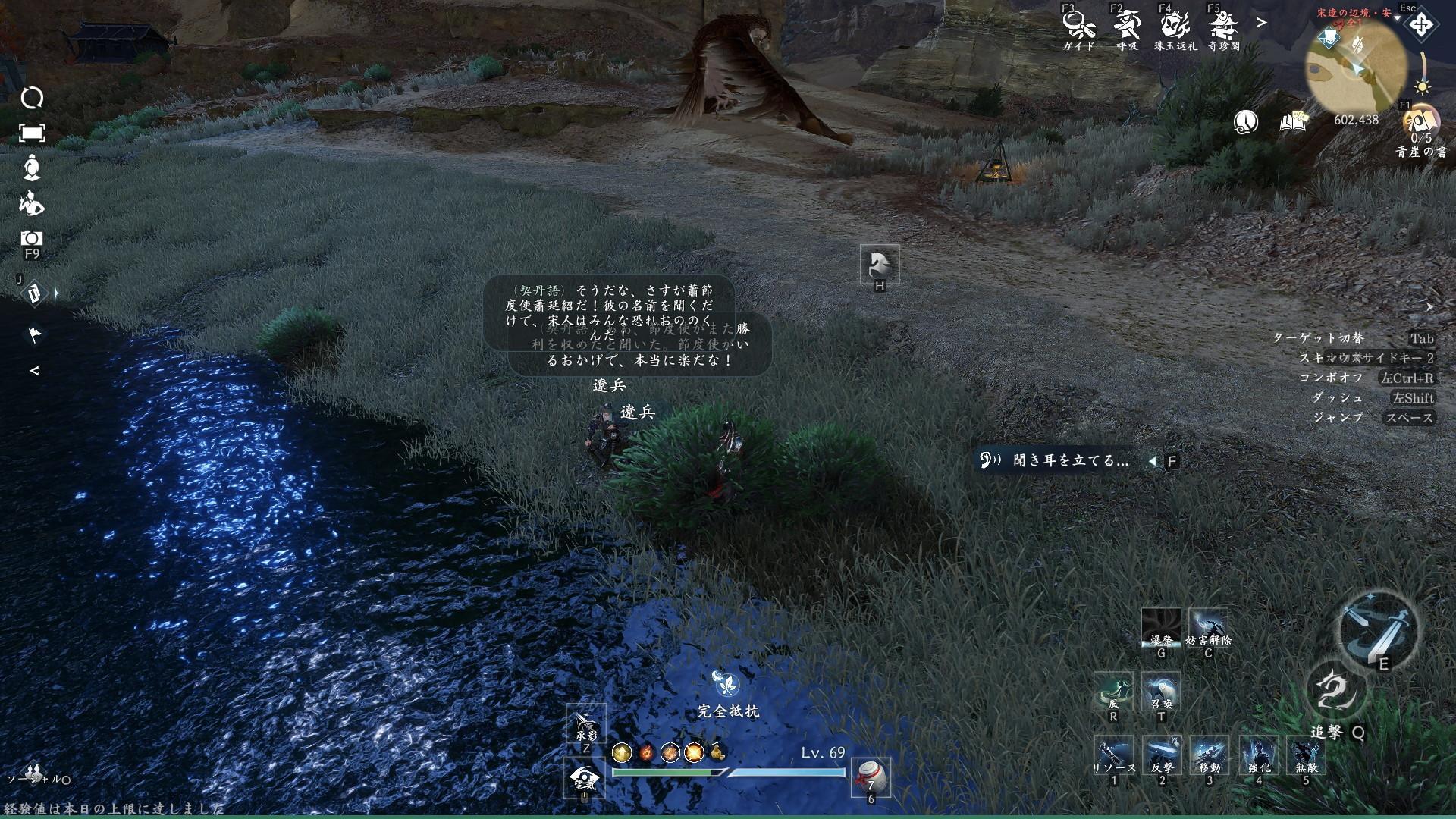The height and width of the screenshot is (819, 1456).
Task: Click the circular refresh arrows icon
Action: pyautogui.click(x=32, y=98)
